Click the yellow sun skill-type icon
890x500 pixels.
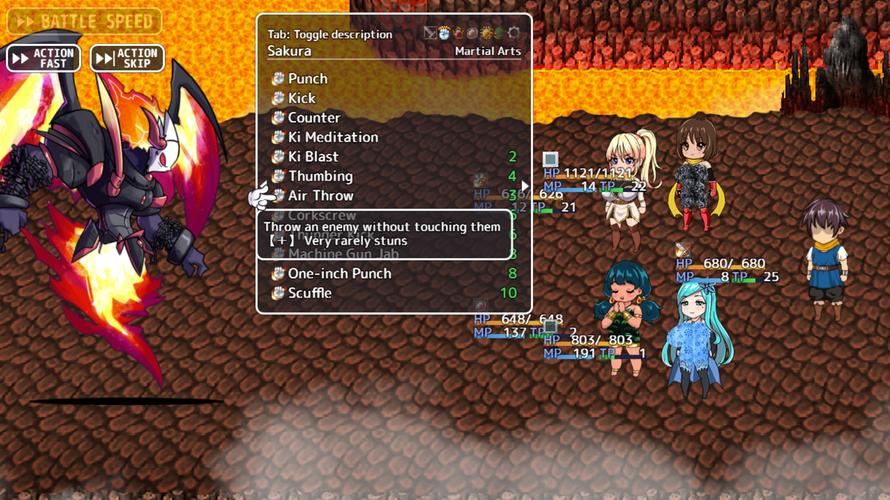point(486,33)
